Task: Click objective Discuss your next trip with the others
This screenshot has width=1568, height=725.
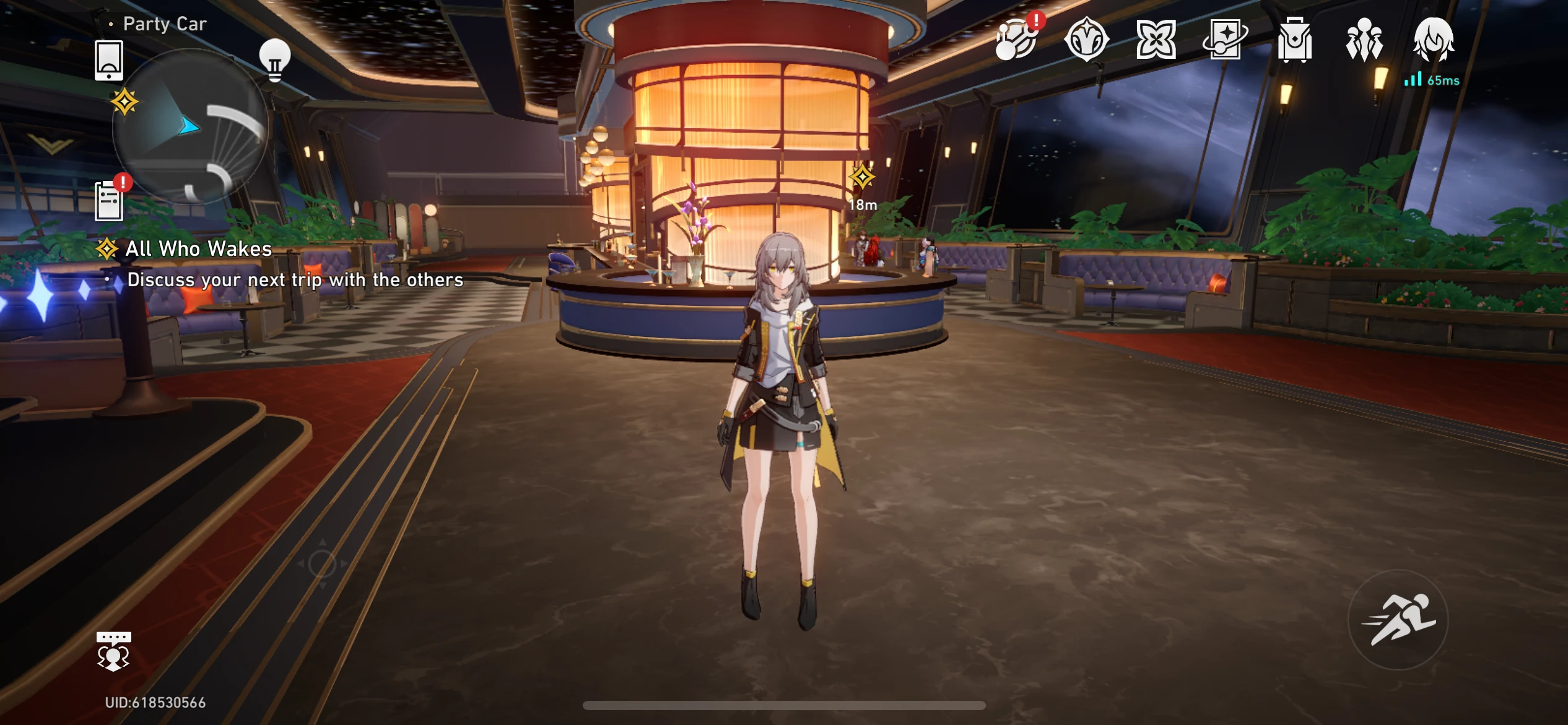Action: pyautogui.click(x=295, y=279)
